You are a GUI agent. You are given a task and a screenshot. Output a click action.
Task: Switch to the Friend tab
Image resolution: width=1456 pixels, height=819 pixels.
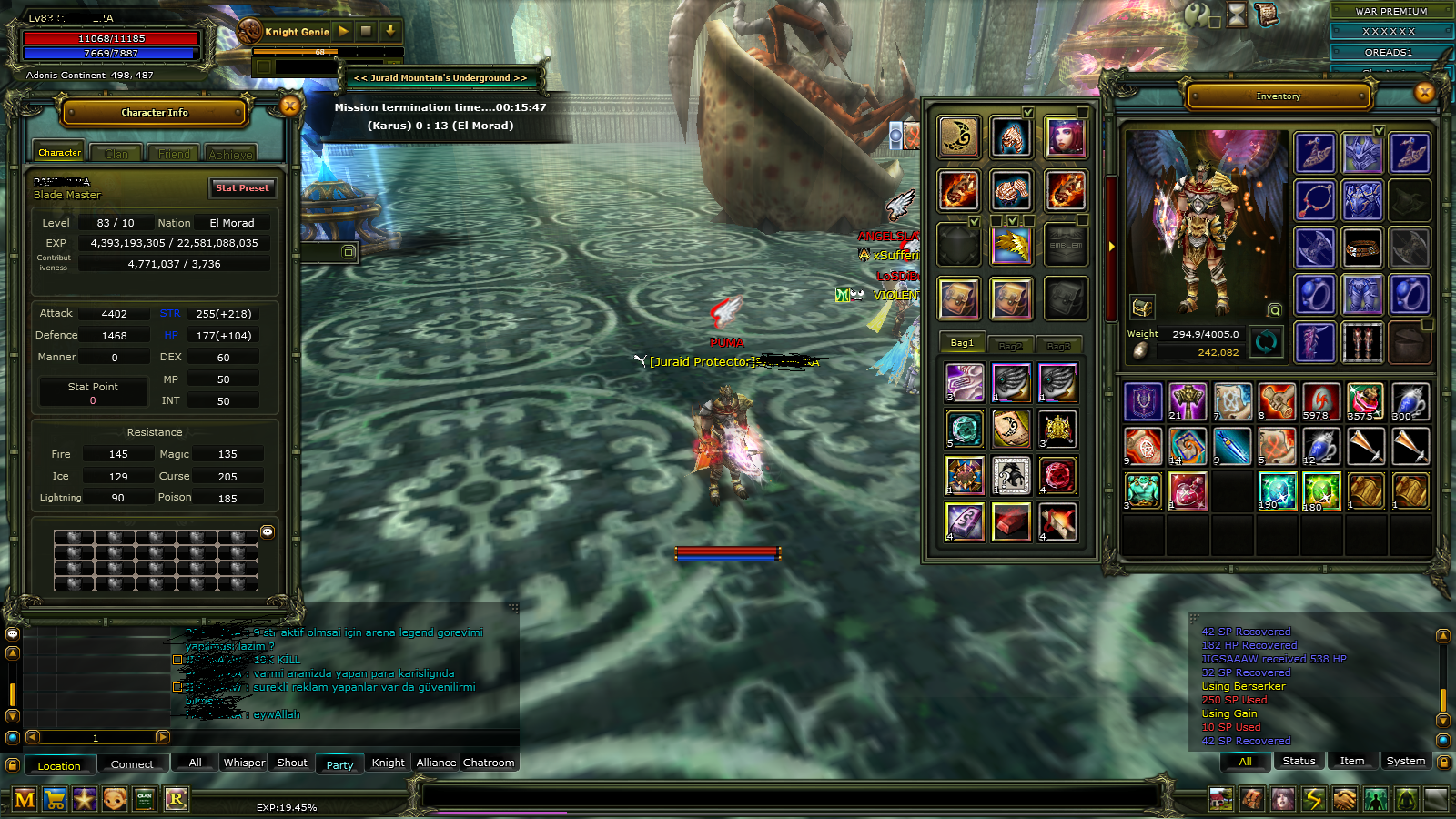point(174,154)
